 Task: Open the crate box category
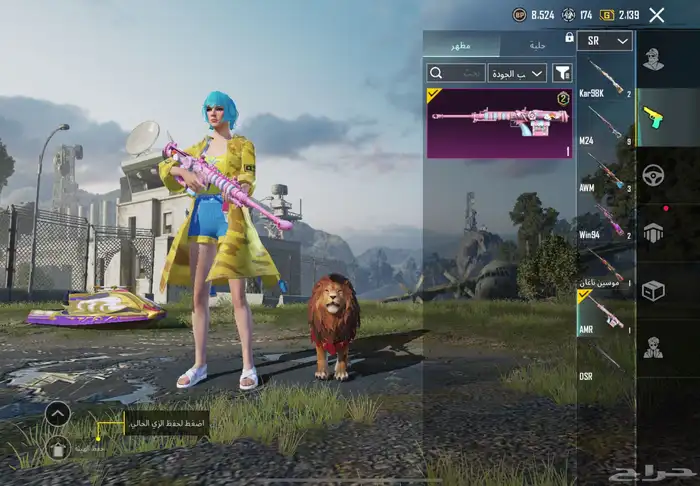pos(653,290)
